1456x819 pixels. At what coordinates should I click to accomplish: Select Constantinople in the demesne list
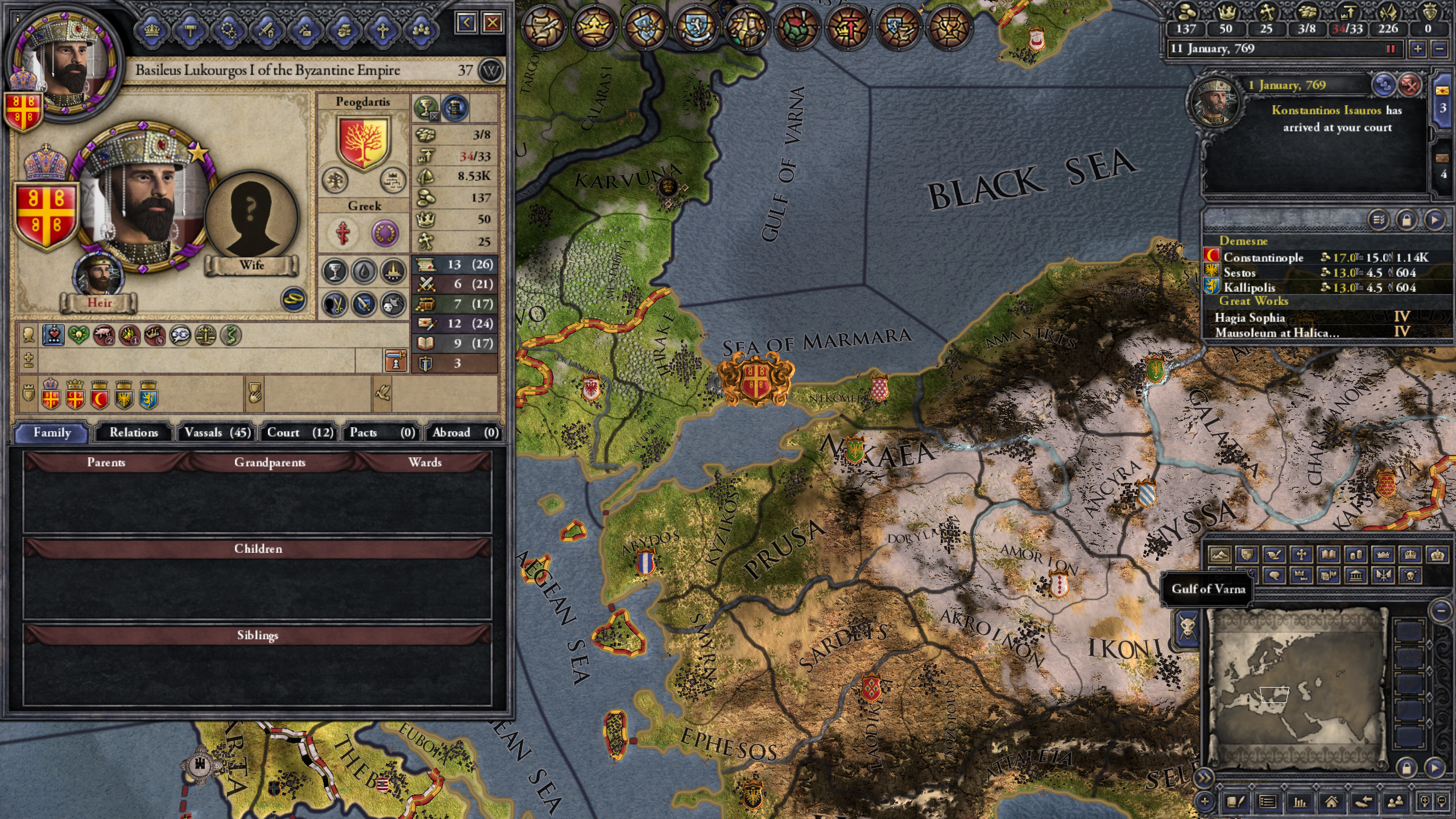click(1263, 257)
